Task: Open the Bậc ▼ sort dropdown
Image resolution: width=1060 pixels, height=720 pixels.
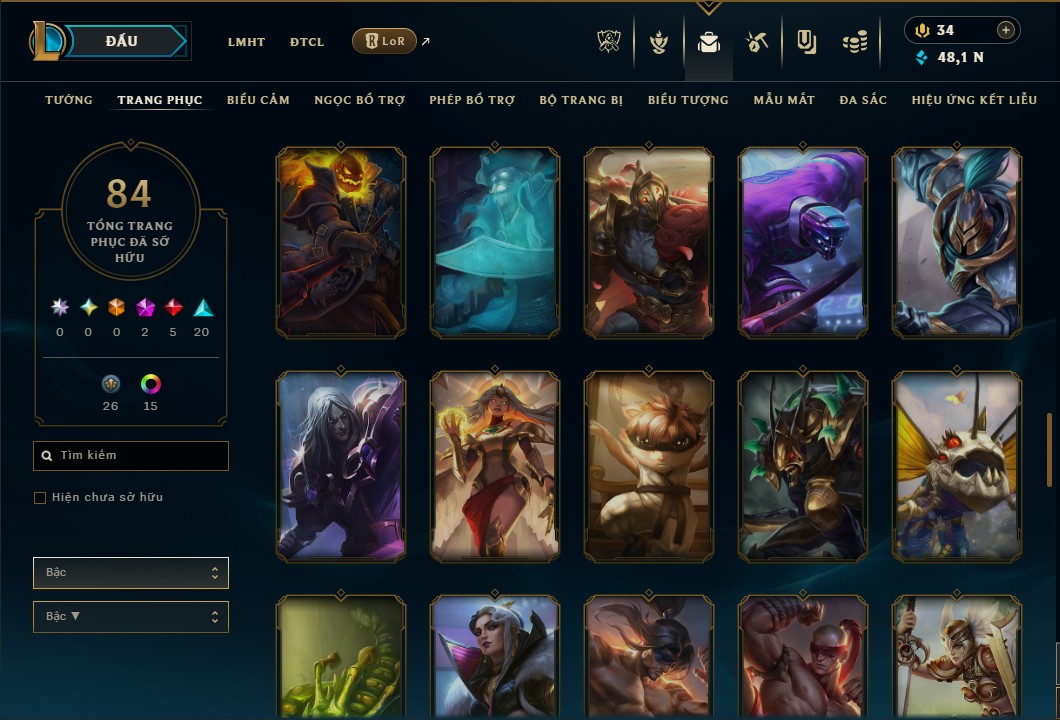Action: pyautogui.click(x=130, y=617)
